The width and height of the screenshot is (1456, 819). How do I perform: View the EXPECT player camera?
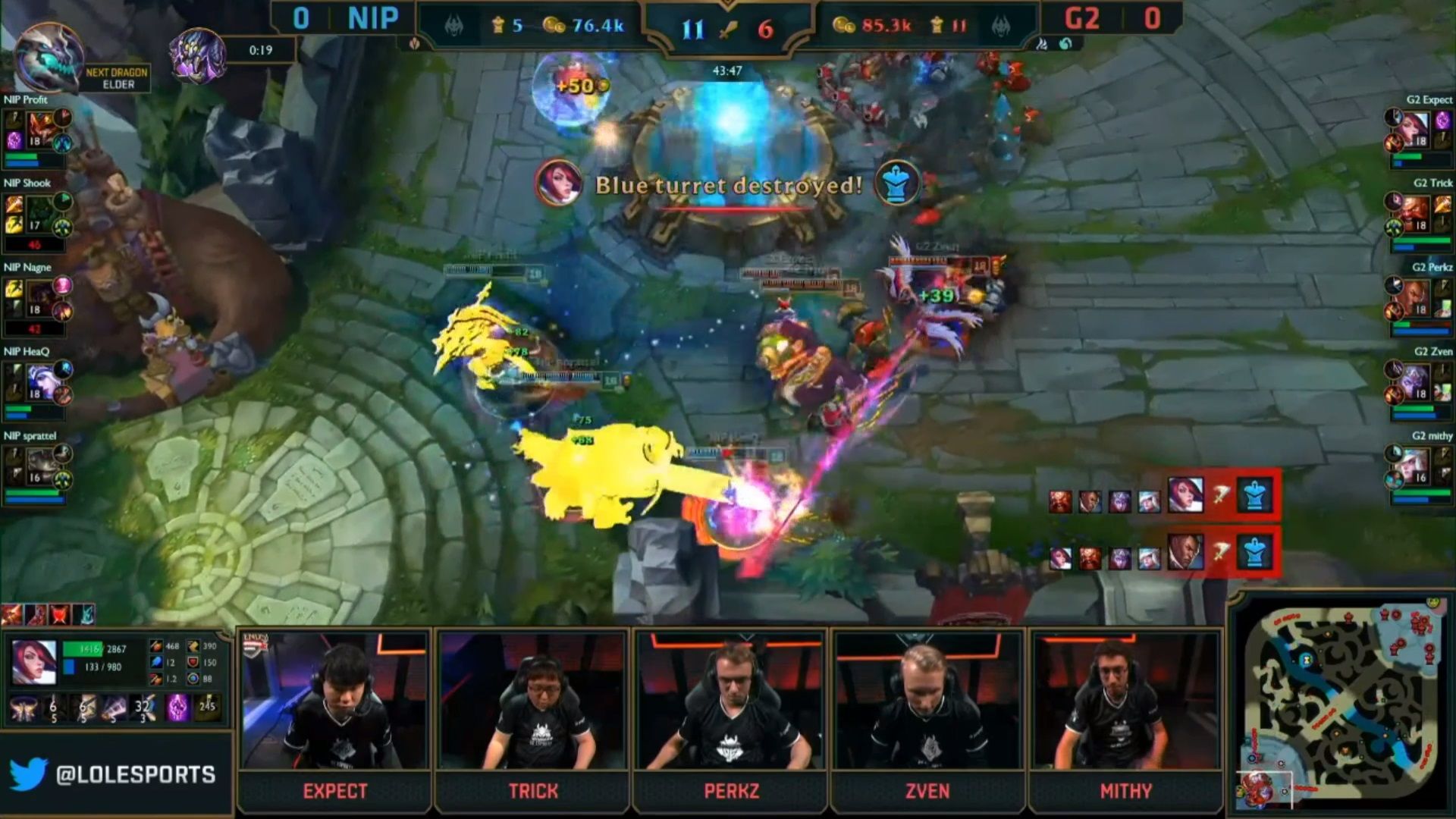point(334,701)
